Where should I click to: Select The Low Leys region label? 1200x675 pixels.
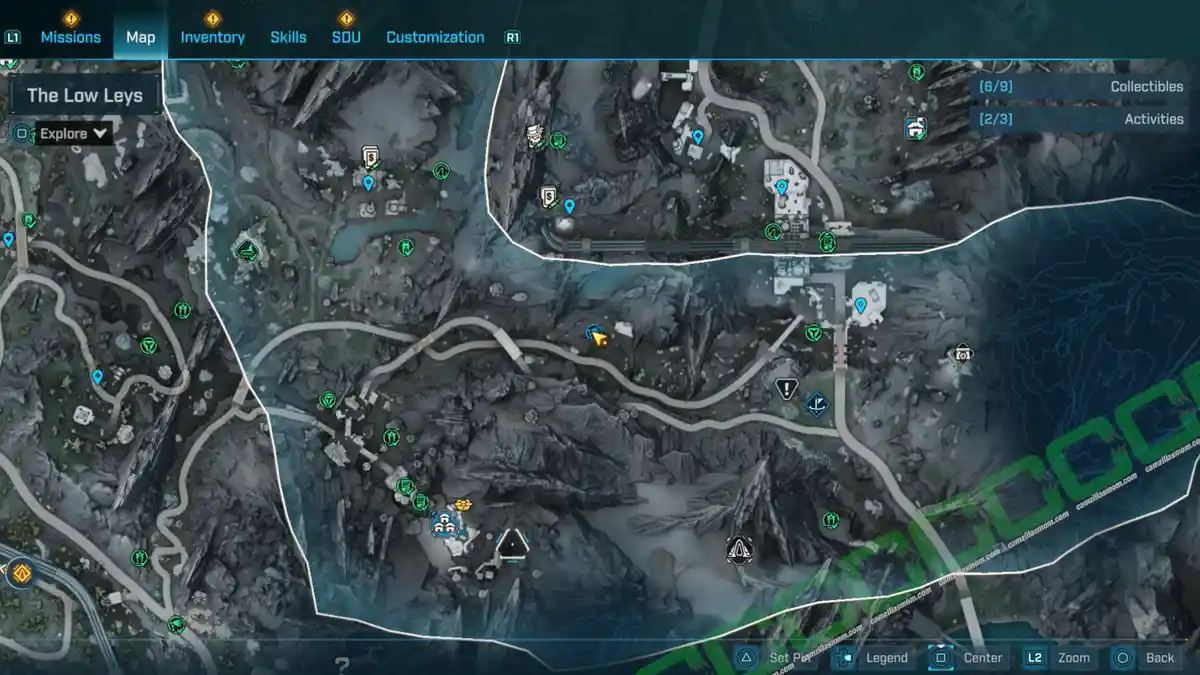click(x=84, y=96)
